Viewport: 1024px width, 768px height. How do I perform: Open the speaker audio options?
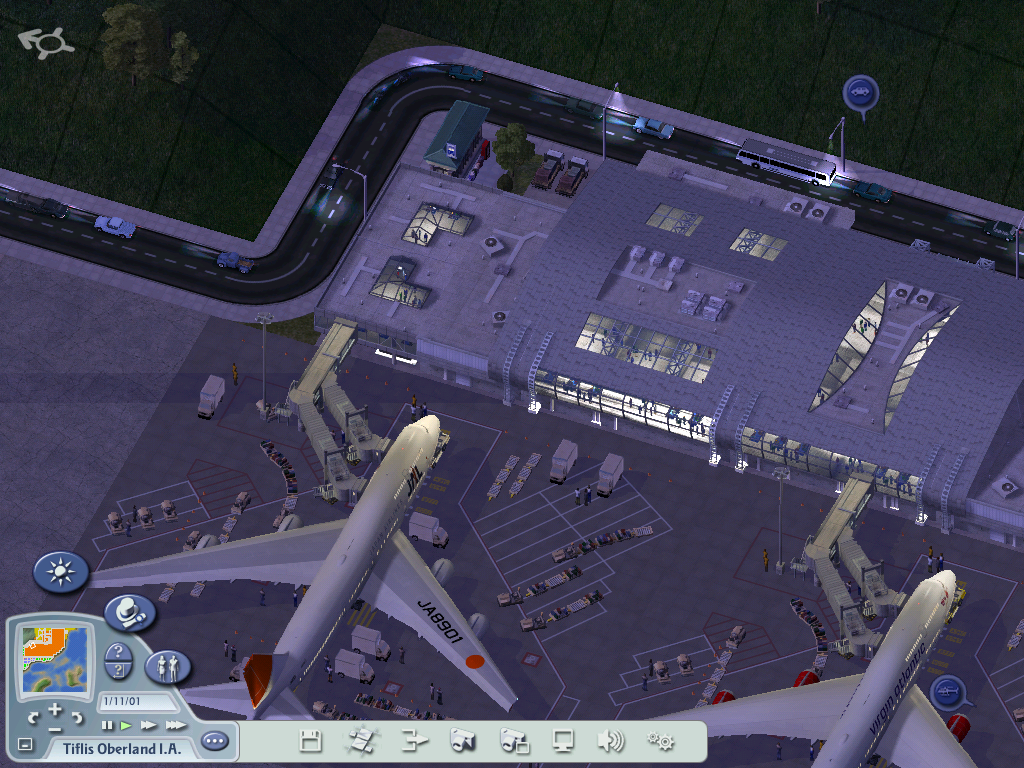[610, 741]
